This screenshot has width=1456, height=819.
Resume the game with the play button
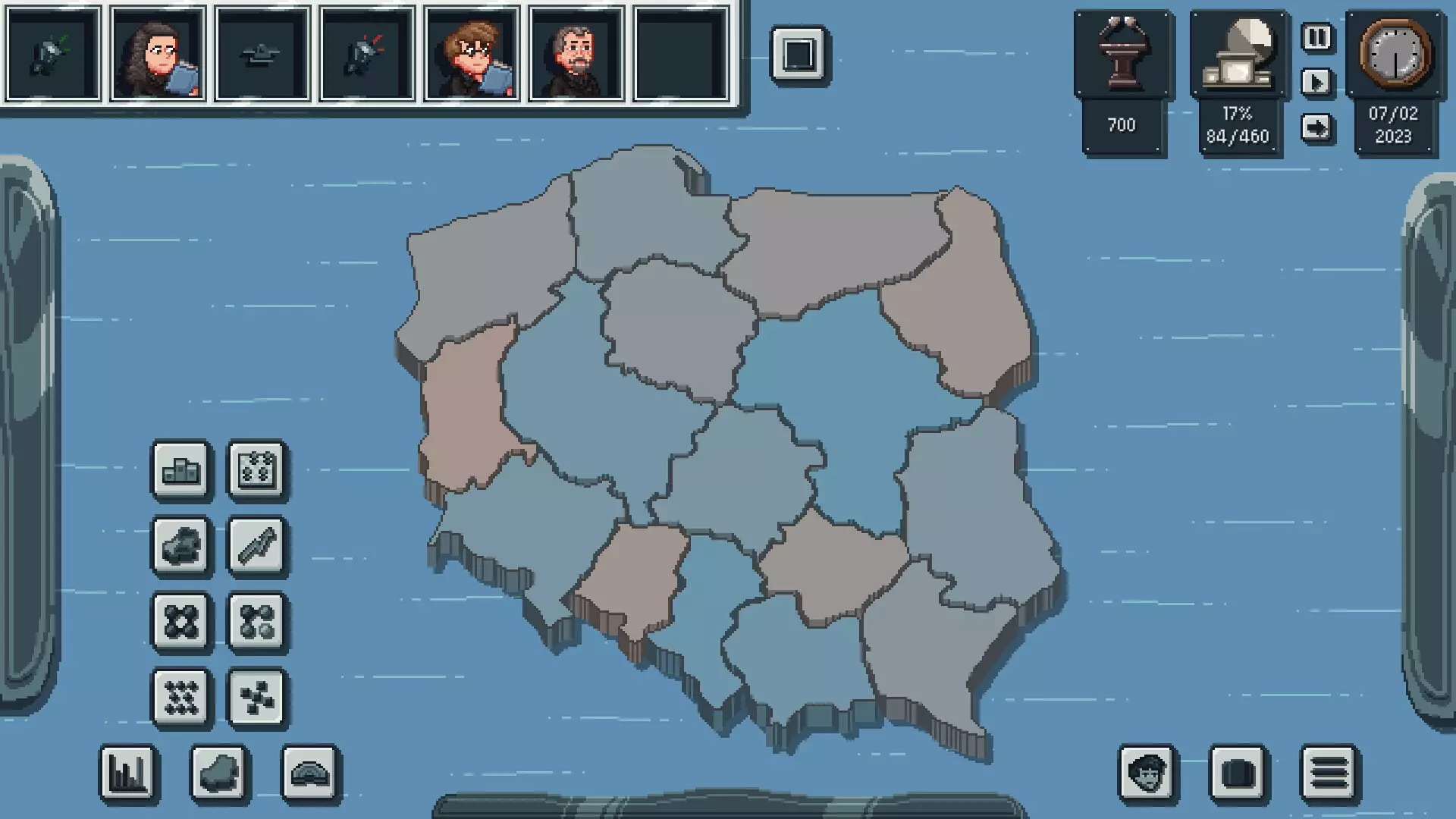[x=1318, y=83]
